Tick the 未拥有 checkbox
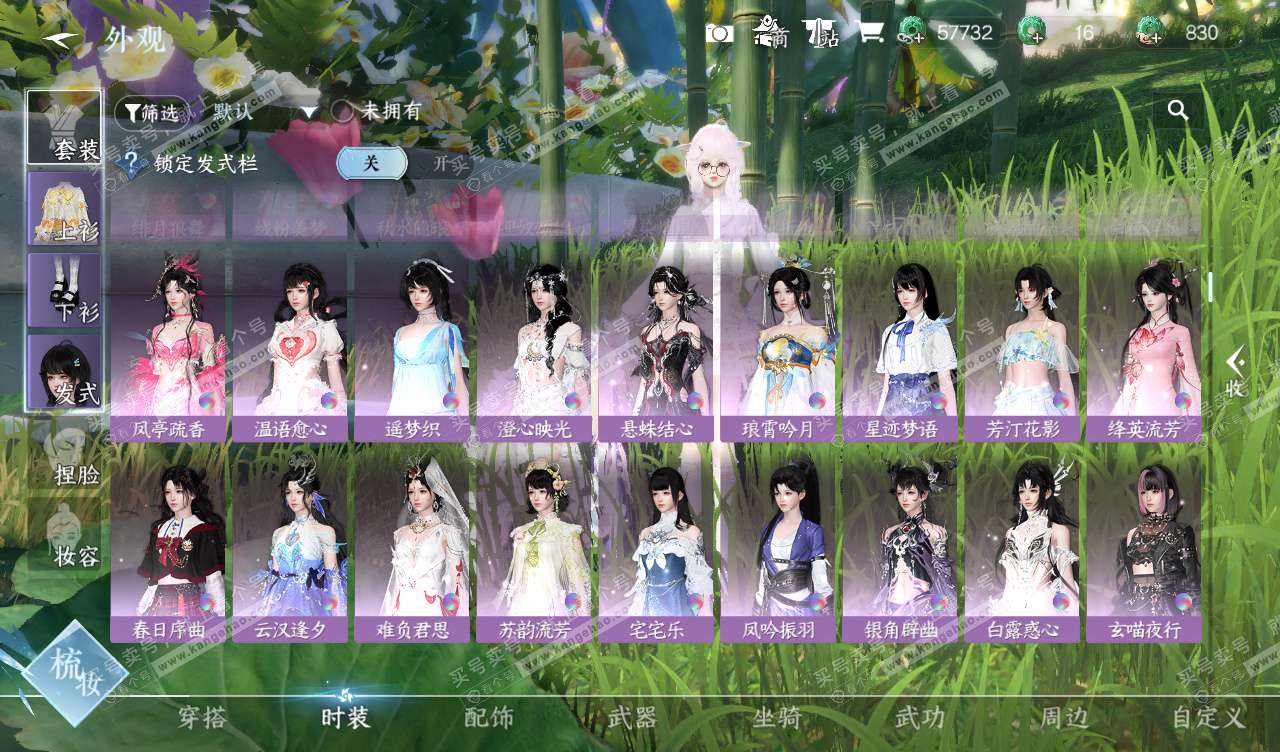Screen dimensions: 1280x752 (x=343, y=112)
